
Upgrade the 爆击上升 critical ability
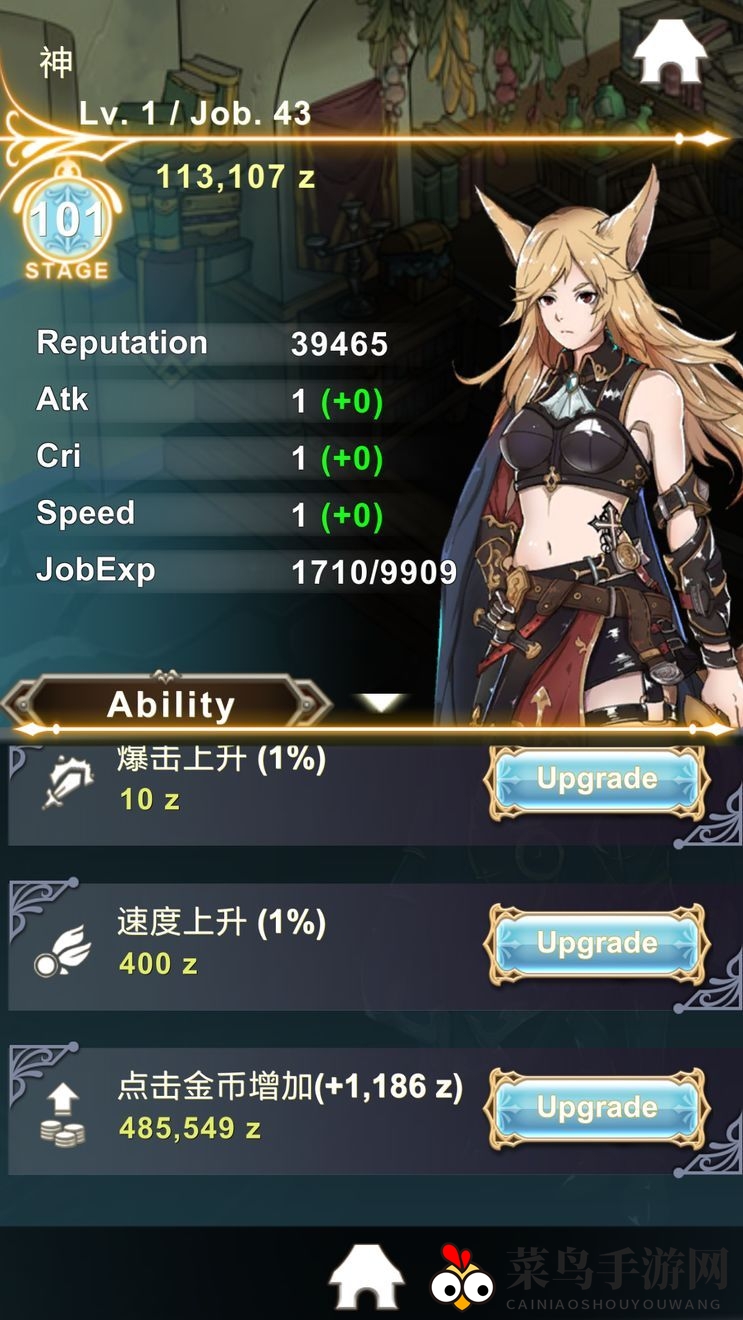click(x=597, y=779)
